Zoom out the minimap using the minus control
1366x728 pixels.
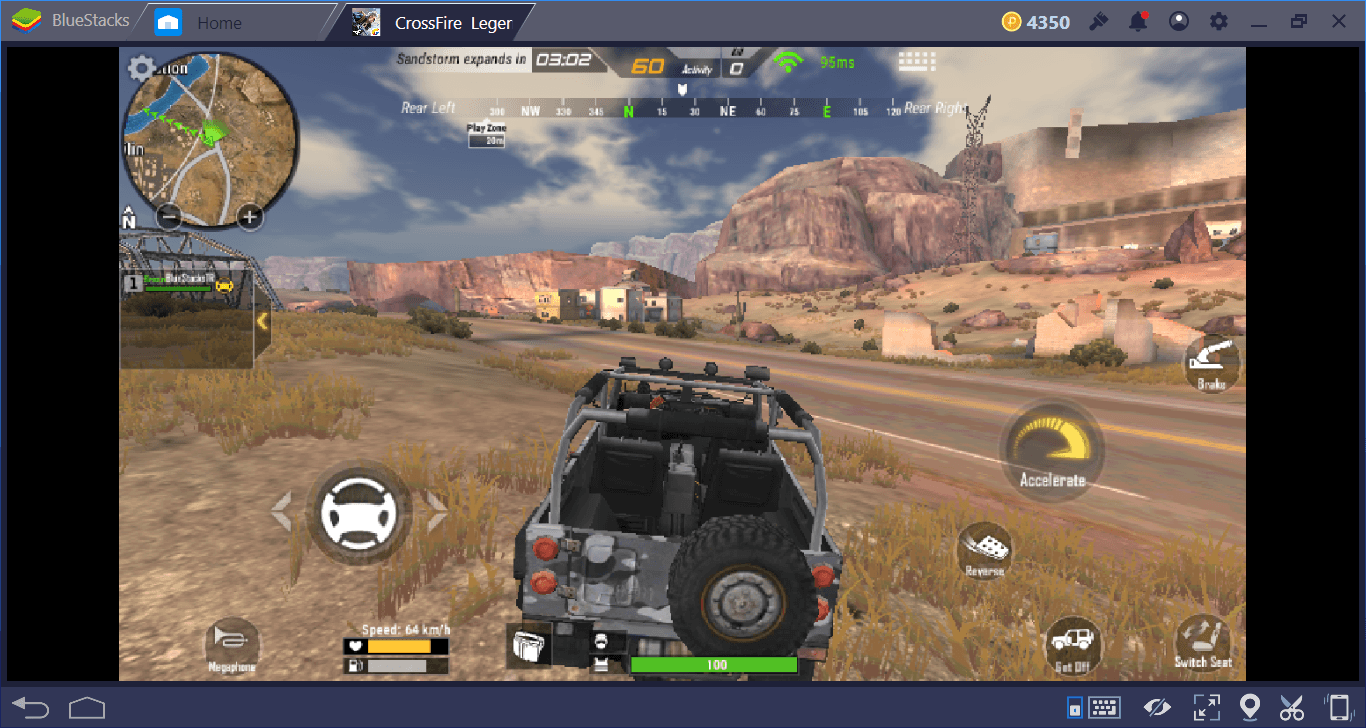pyautogui.click(x=168, y=216)
